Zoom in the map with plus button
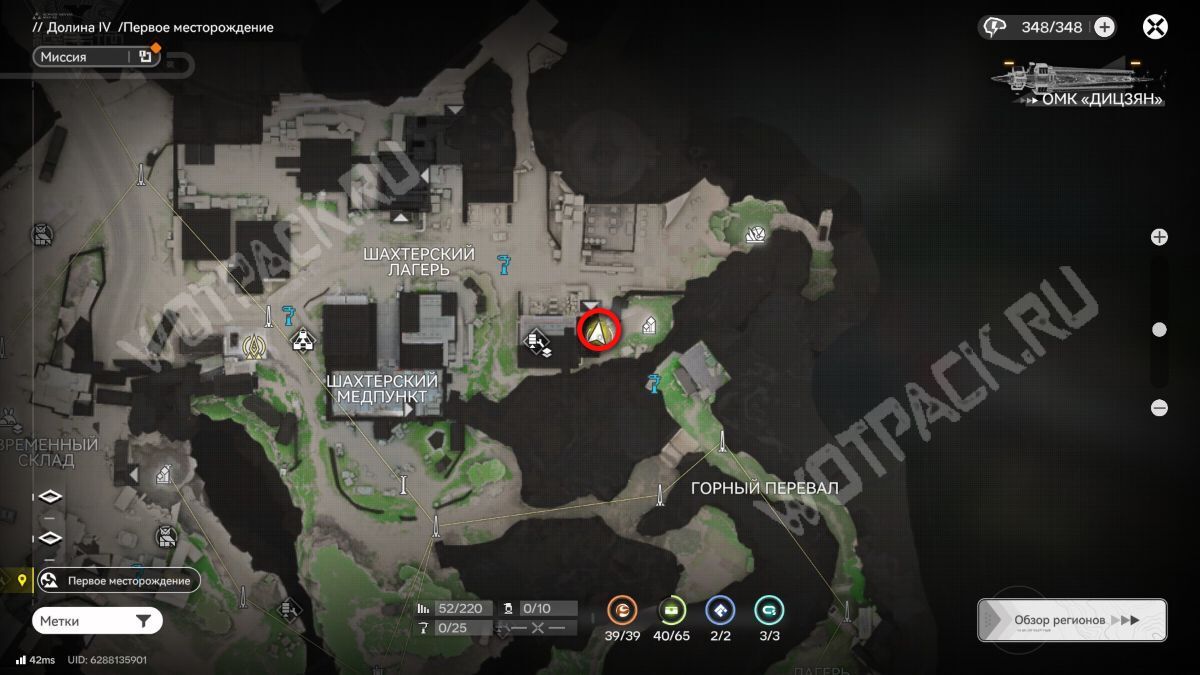1200x675 pixels. [x=1159, y=237]
